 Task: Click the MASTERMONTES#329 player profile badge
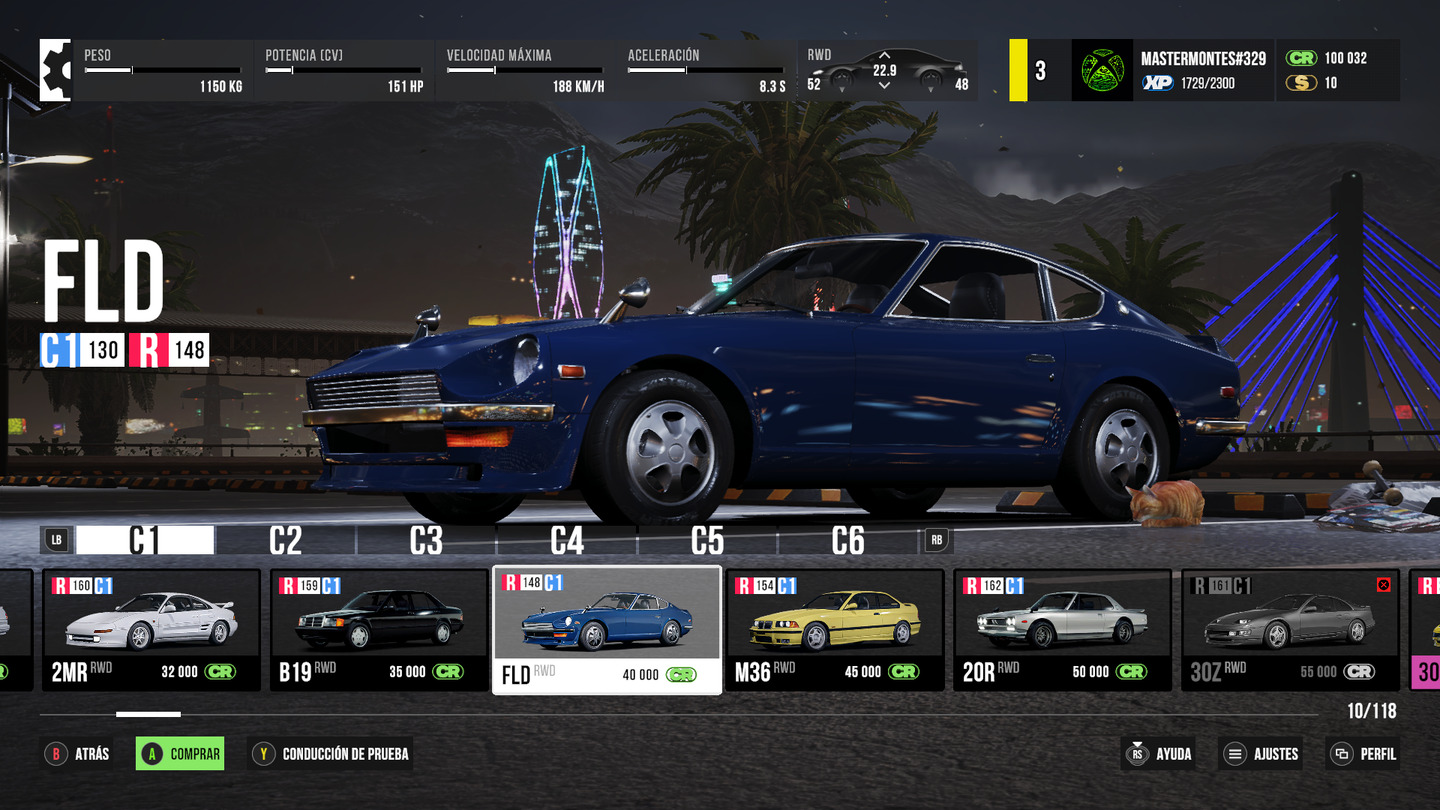tap(1172, 70)
